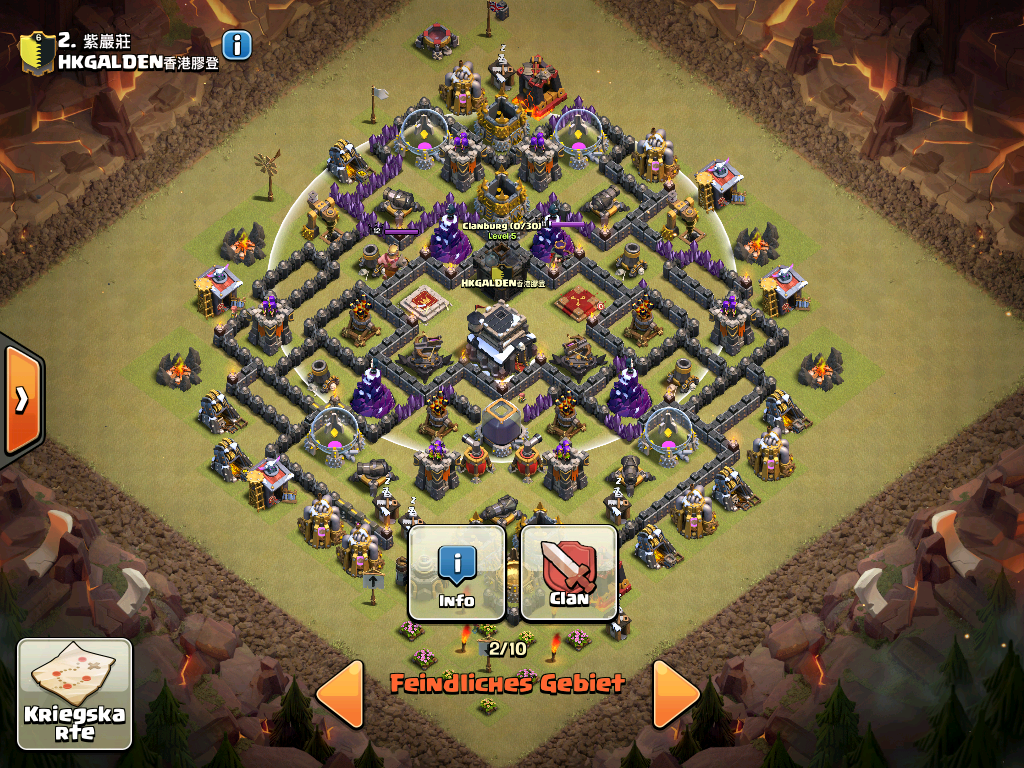Open the Info button for this base
Viewport: 1024px width, 768px height.
click(x=457, y=573)
